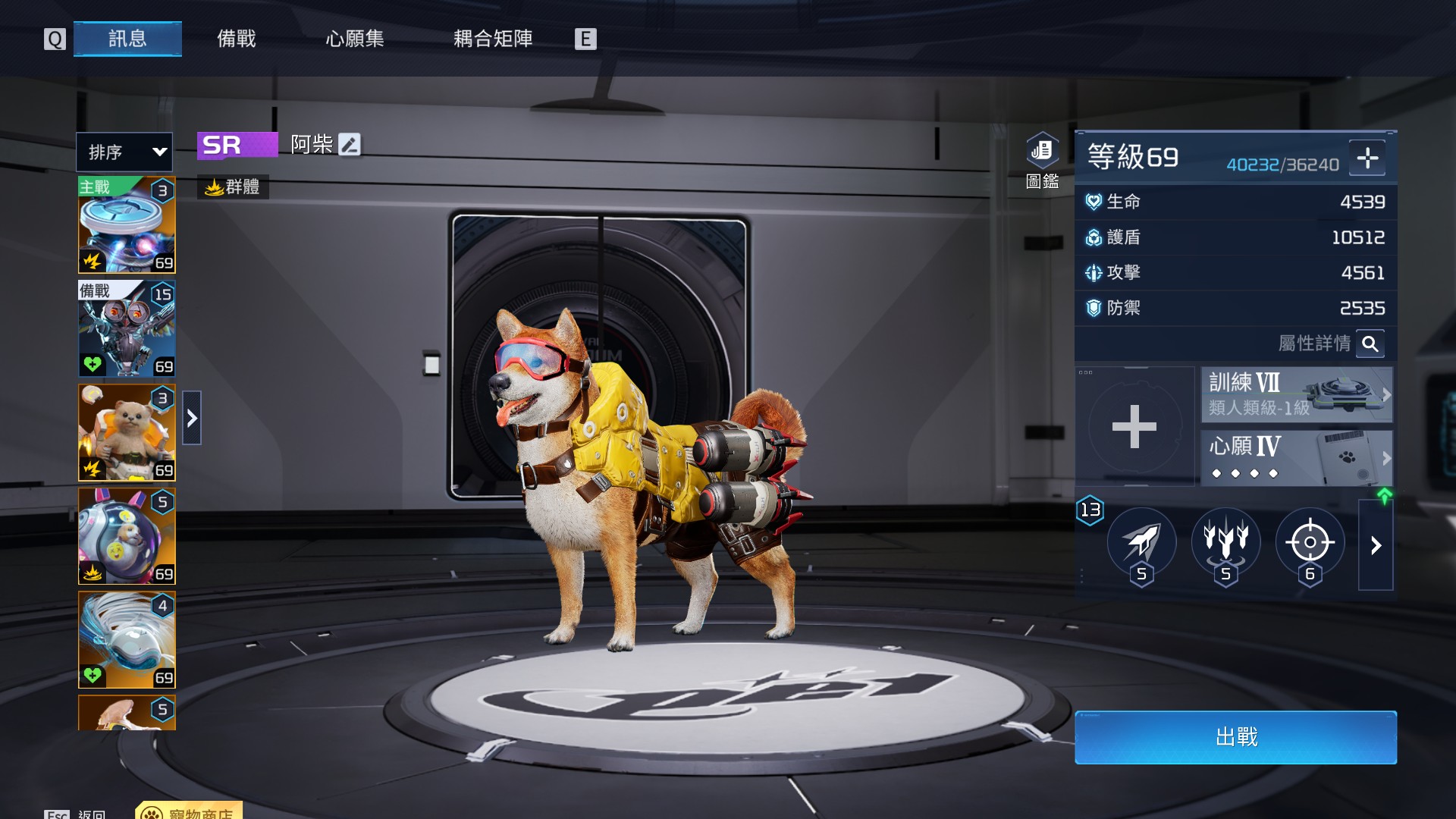Deploy the pet with 出戰
Image resolution: width=1456 pixels, height=819 pixels.
(1235, 737)
